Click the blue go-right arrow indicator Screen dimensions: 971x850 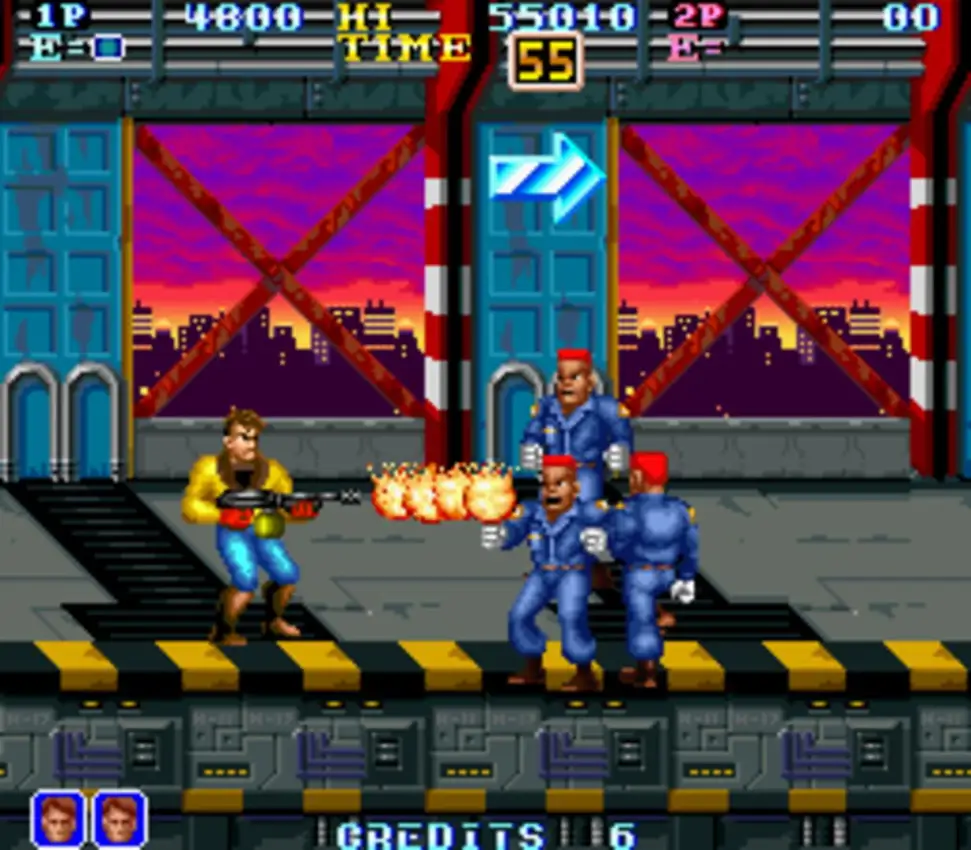click(x=546, y=176)
